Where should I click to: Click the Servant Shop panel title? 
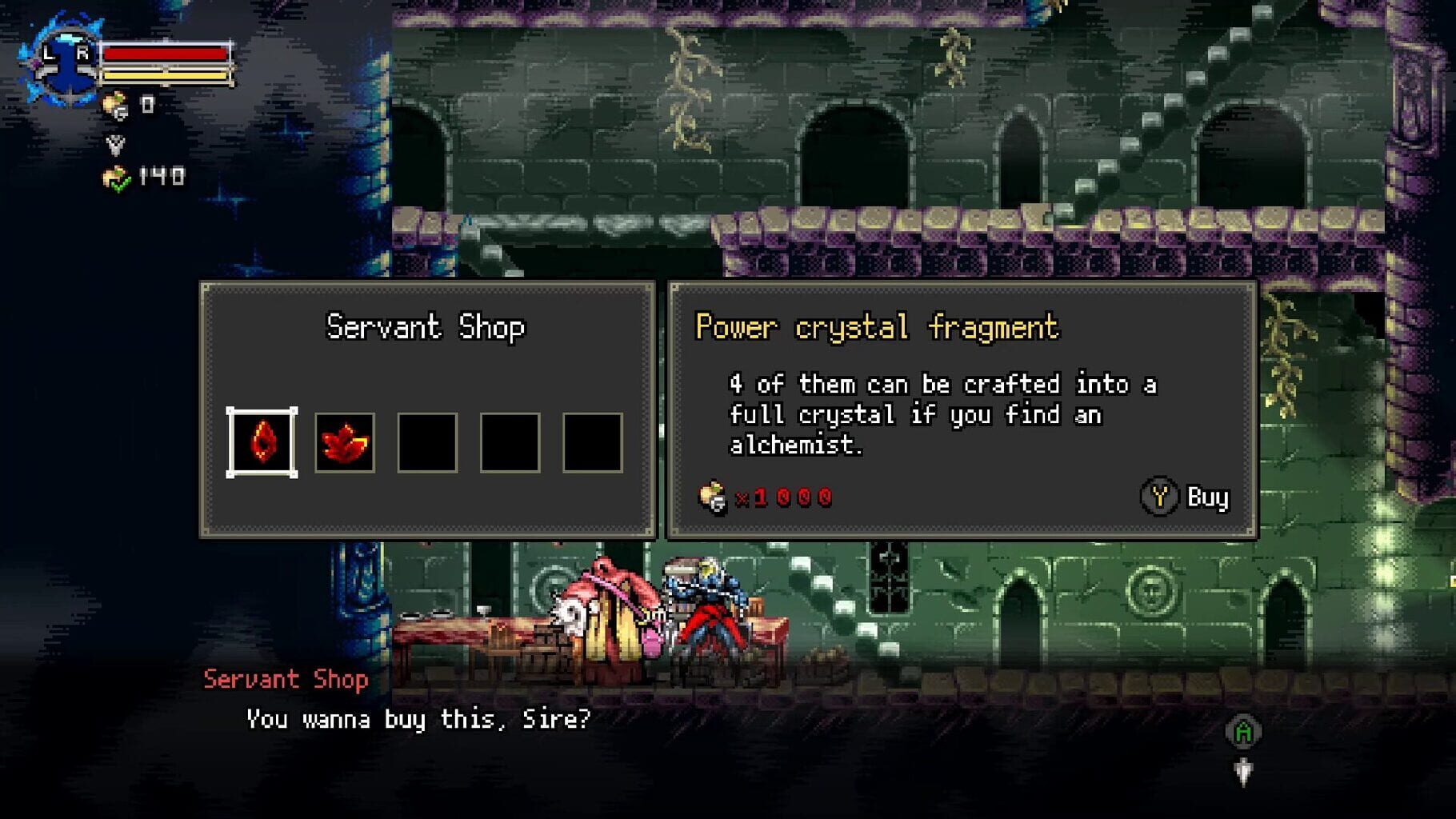(427, 326)
